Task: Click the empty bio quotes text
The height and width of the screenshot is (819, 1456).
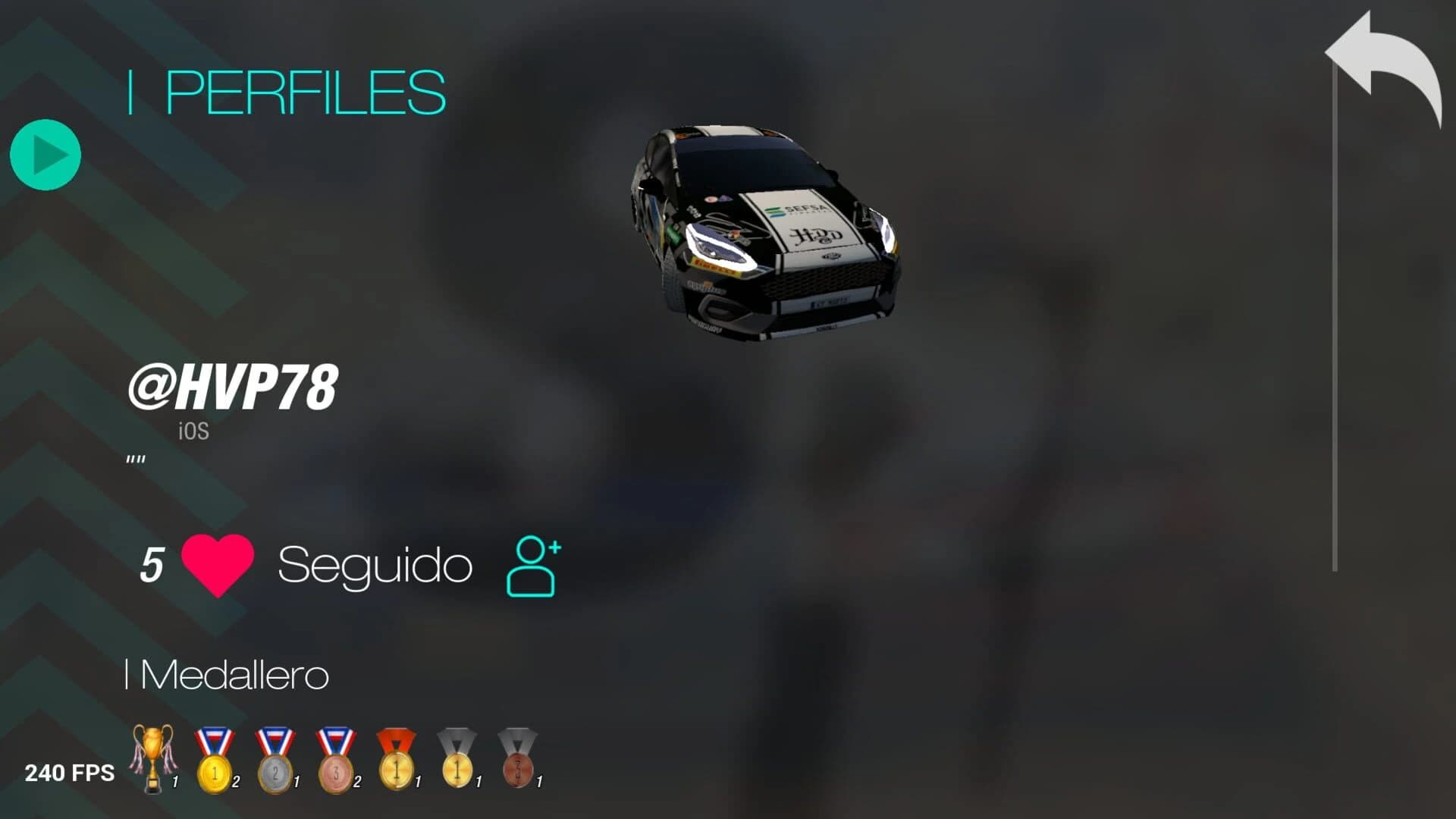Action: (135, 459)
